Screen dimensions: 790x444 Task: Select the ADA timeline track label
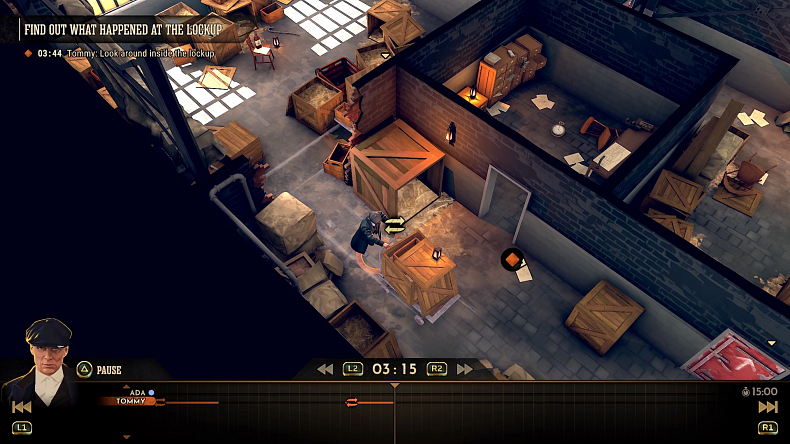[138, 392]
